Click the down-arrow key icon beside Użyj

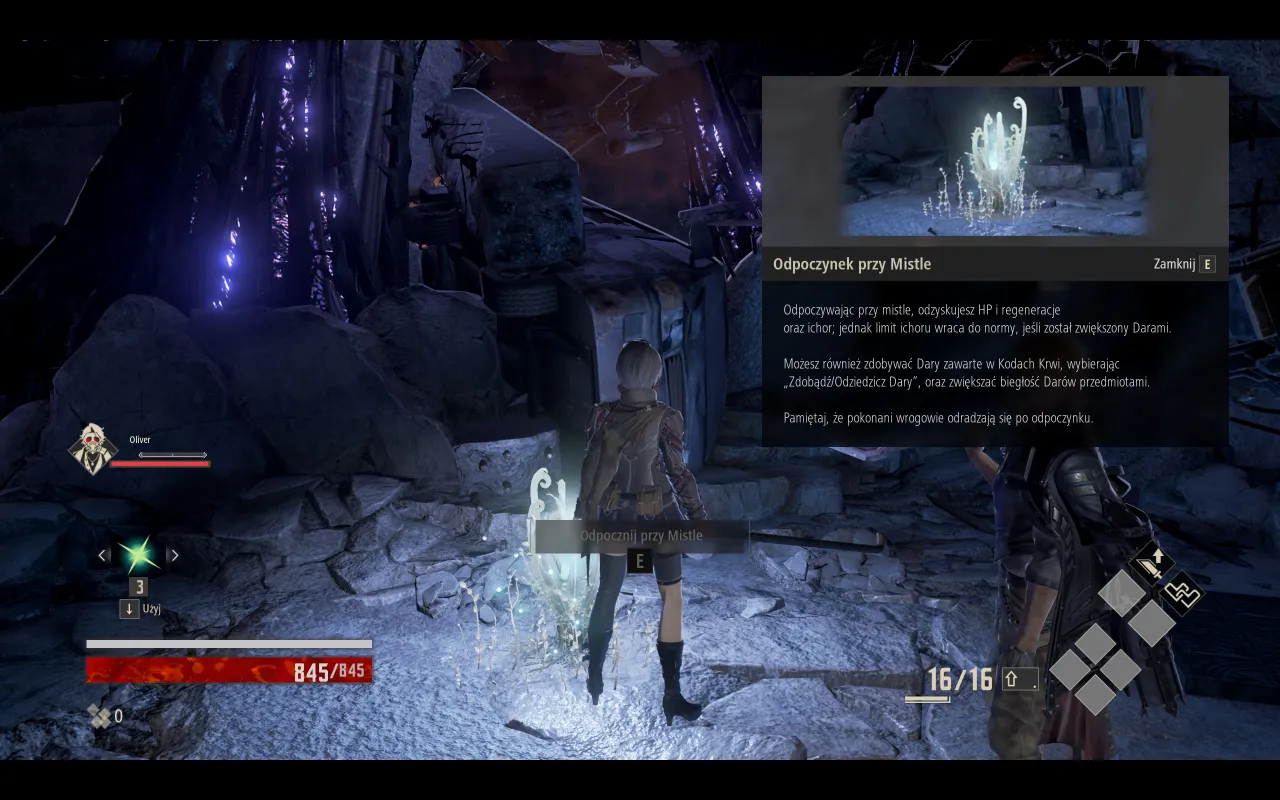[x=129, y=608]
